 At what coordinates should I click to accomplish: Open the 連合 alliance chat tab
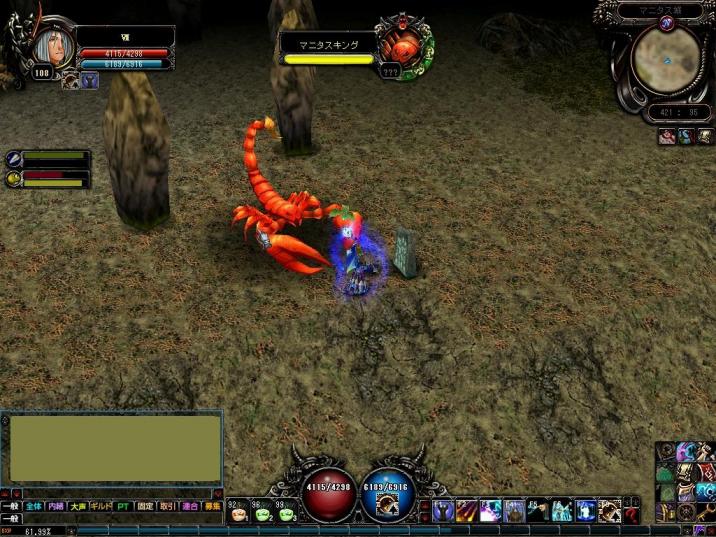[190, 507]
